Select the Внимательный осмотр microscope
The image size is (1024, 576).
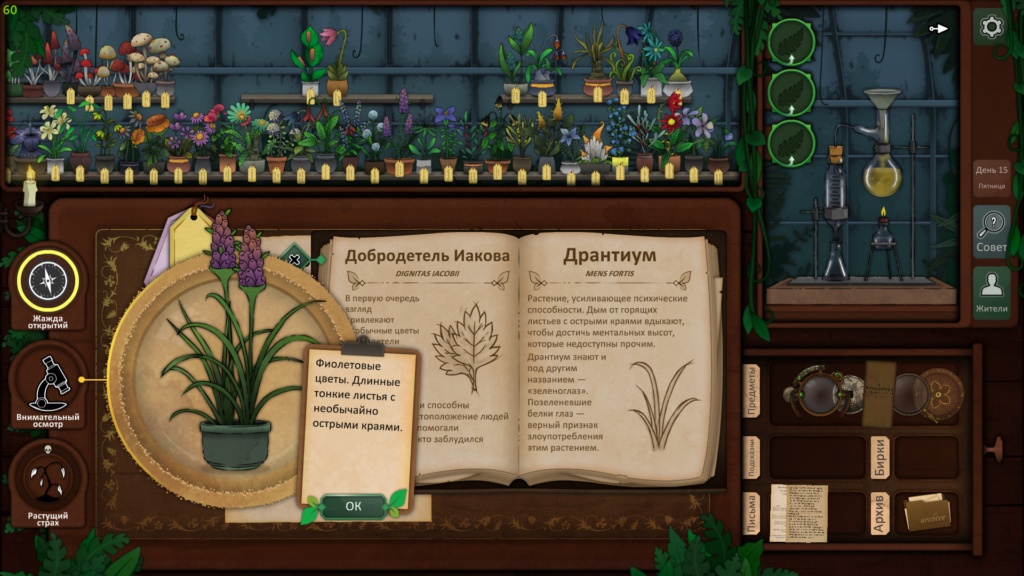click(46, 383)
